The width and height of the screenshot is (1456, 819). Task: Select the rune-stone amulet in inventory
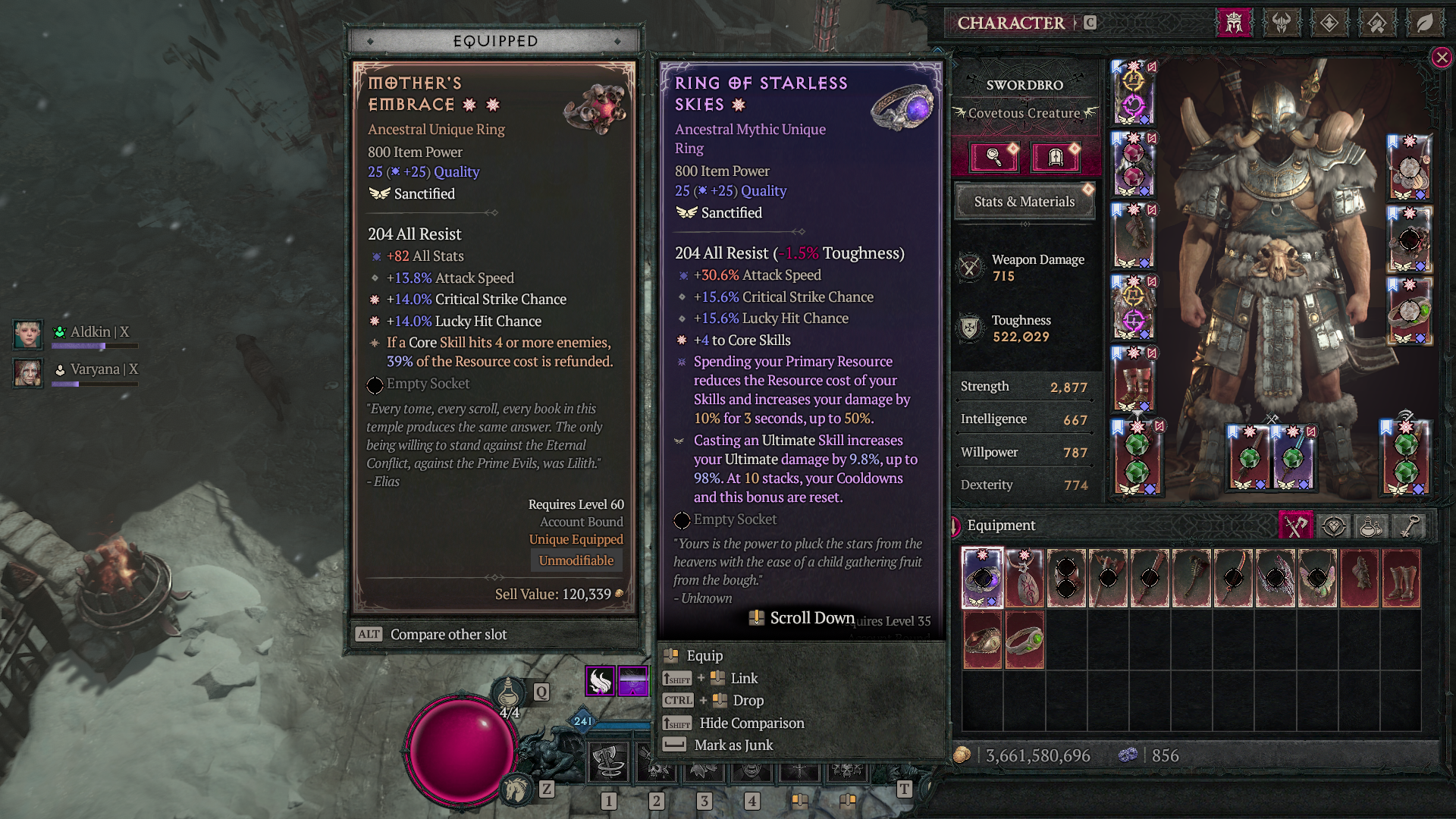1025,578
